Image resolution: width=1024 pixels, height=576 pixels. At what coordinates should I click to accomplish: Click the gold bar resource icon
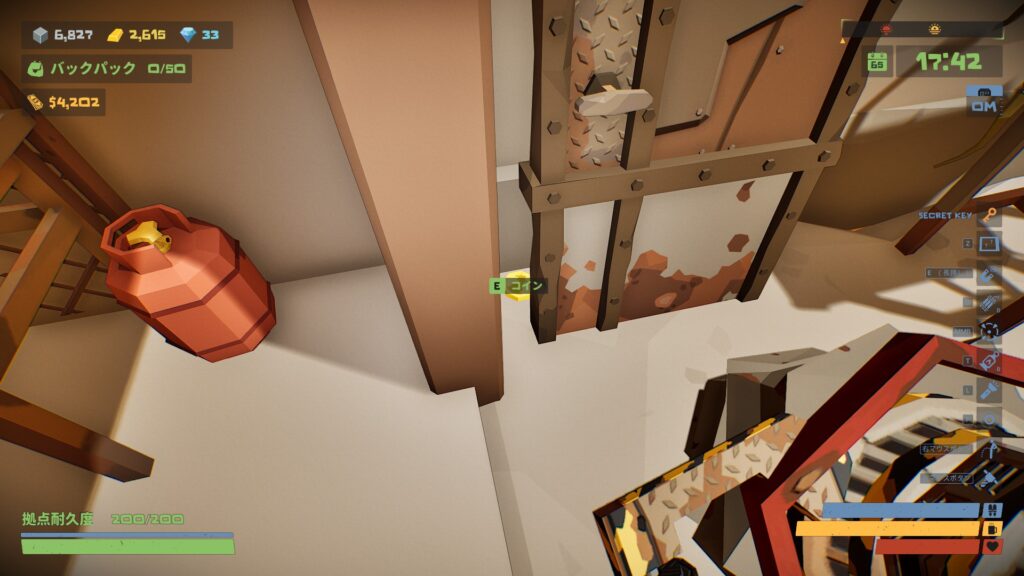click(116, 35)
